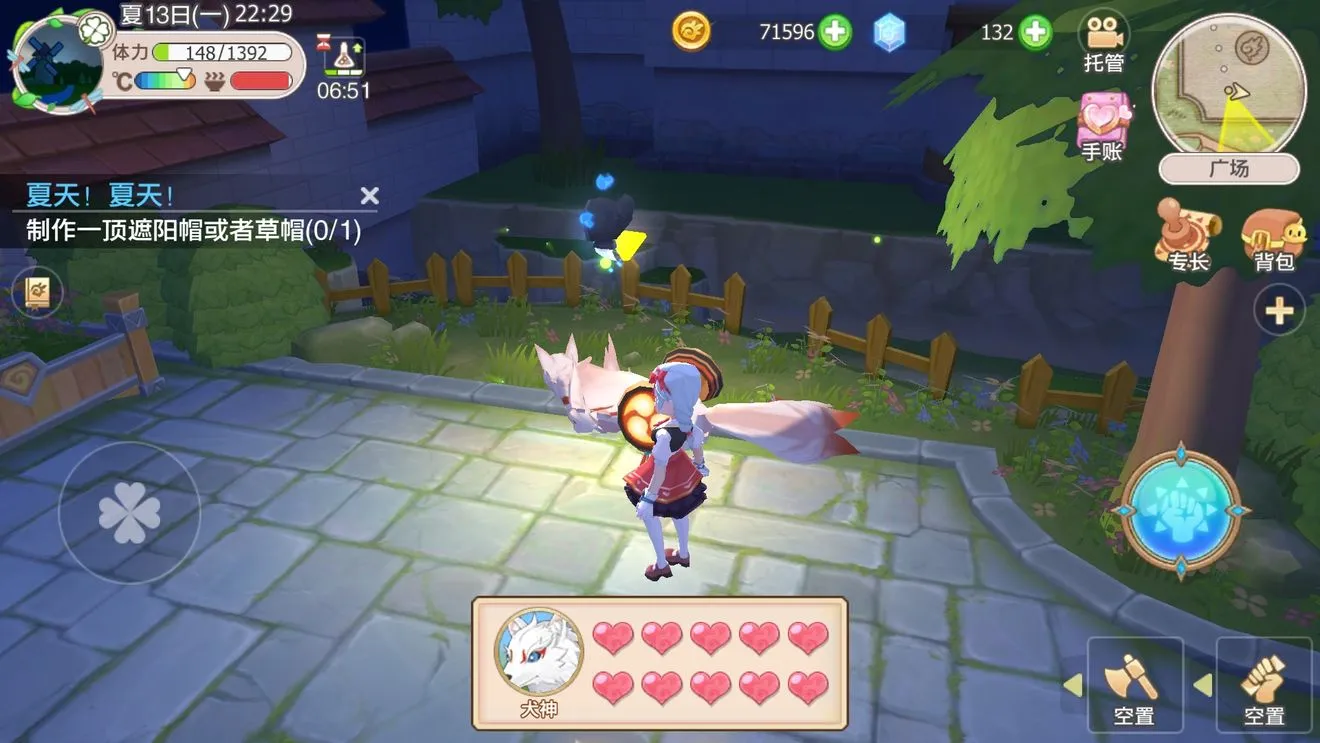Select the 广场 location label
The image size is (1320, 743).
point(1229,169)
